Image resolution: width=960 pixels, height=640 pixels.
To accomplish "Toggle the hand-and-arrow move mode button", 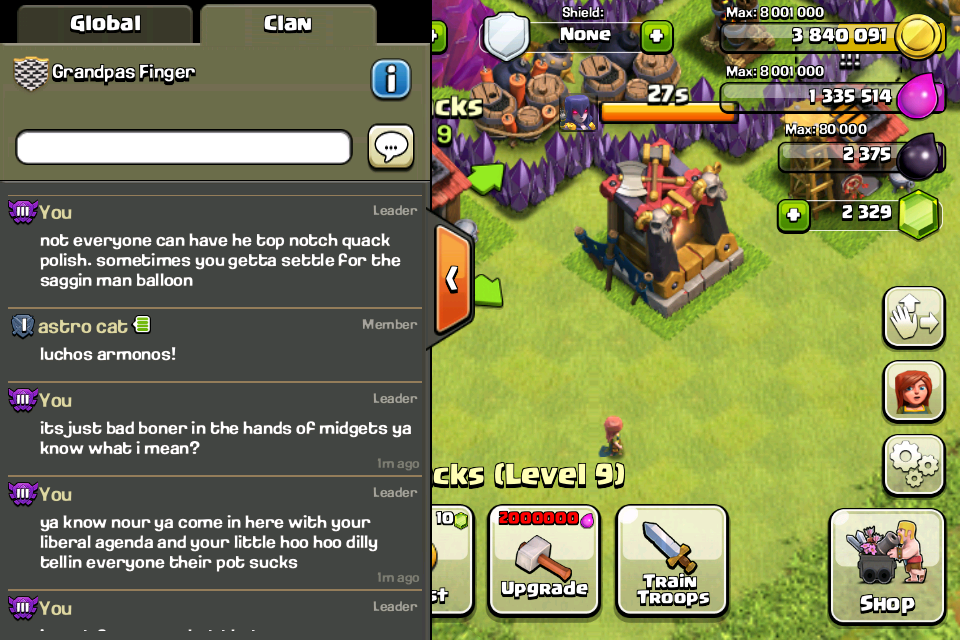I will pos(913,318).
